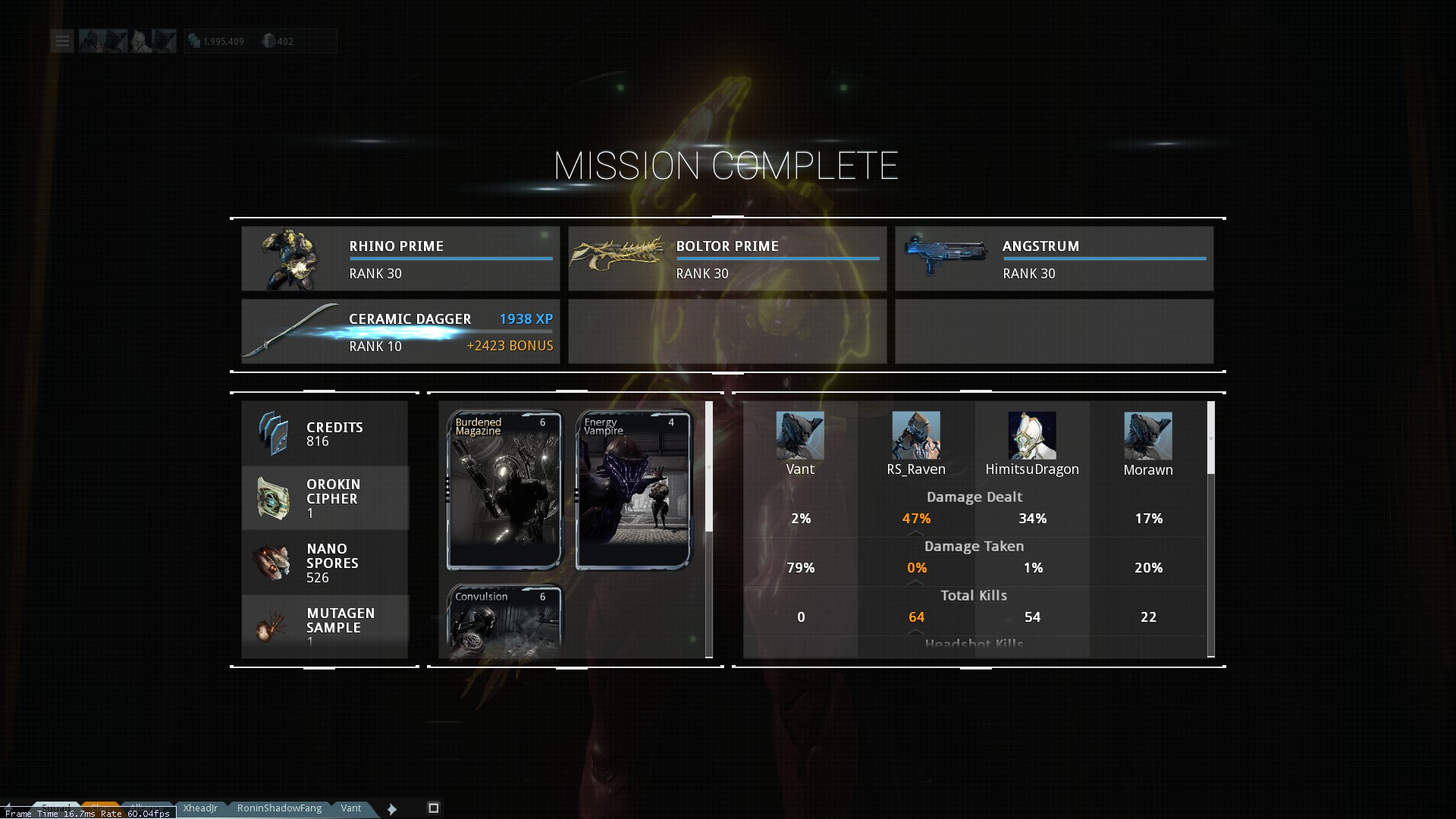Image resolution: width=1456 pixels, height=819 pixels.
Task: View RS_Raven's player avatar
Action: tap(916, 436)
